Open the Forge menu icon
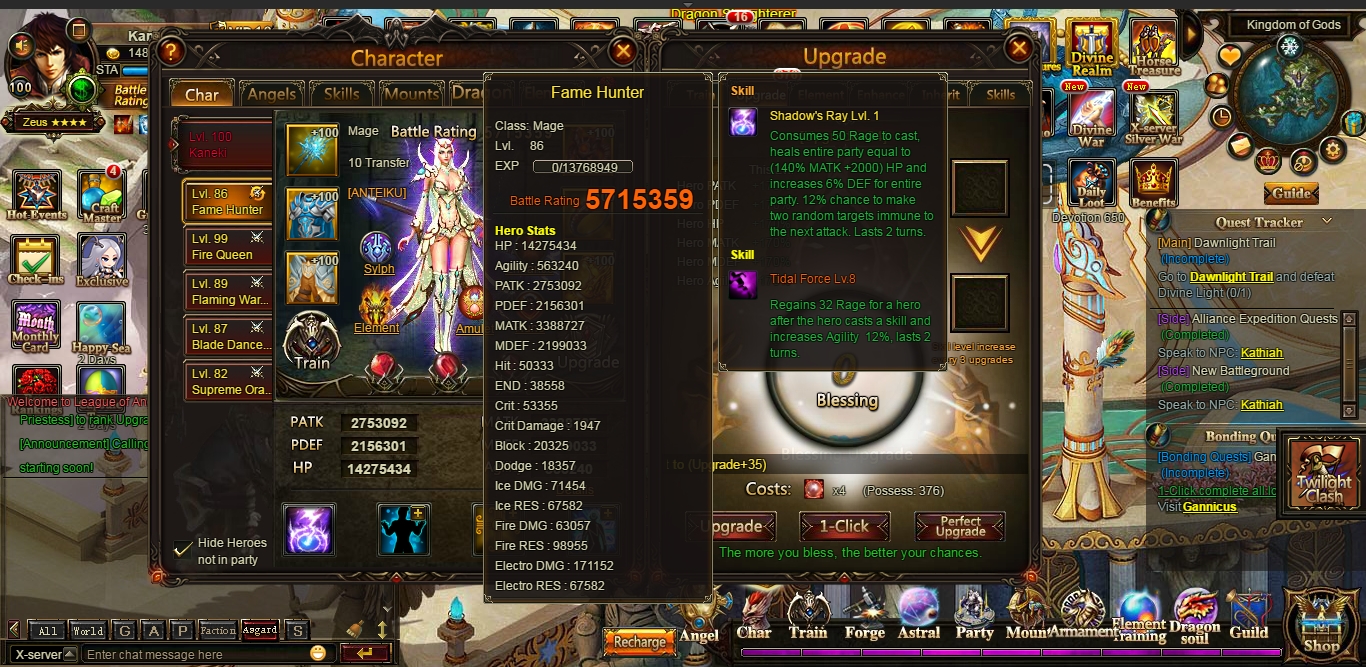This screenshot has height=667, width=1366. (864, 613)
